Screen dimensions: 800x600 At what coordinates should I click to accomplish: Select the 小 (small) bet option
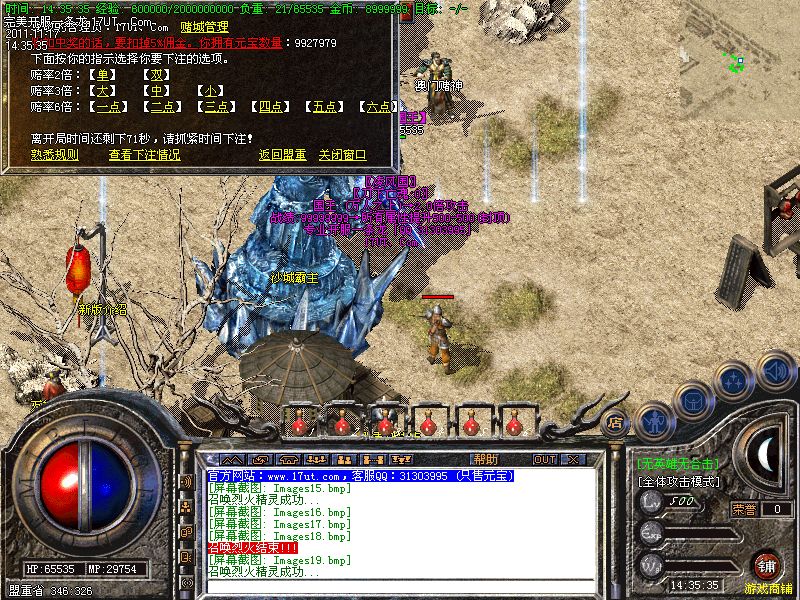pyautogui.click(x=210, y=91)
